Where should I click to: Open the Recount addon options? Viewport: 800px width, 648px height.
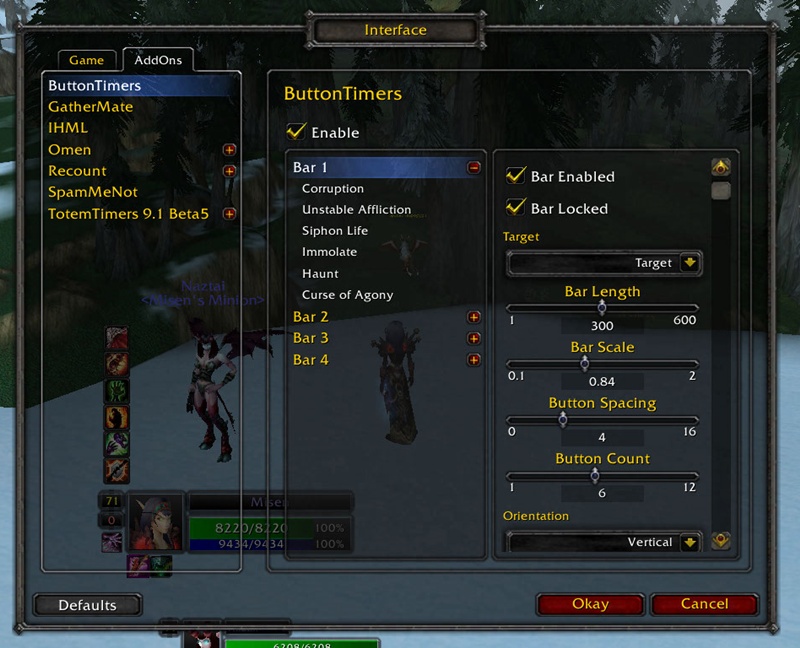pyautogui.click(x=77, y=171)
